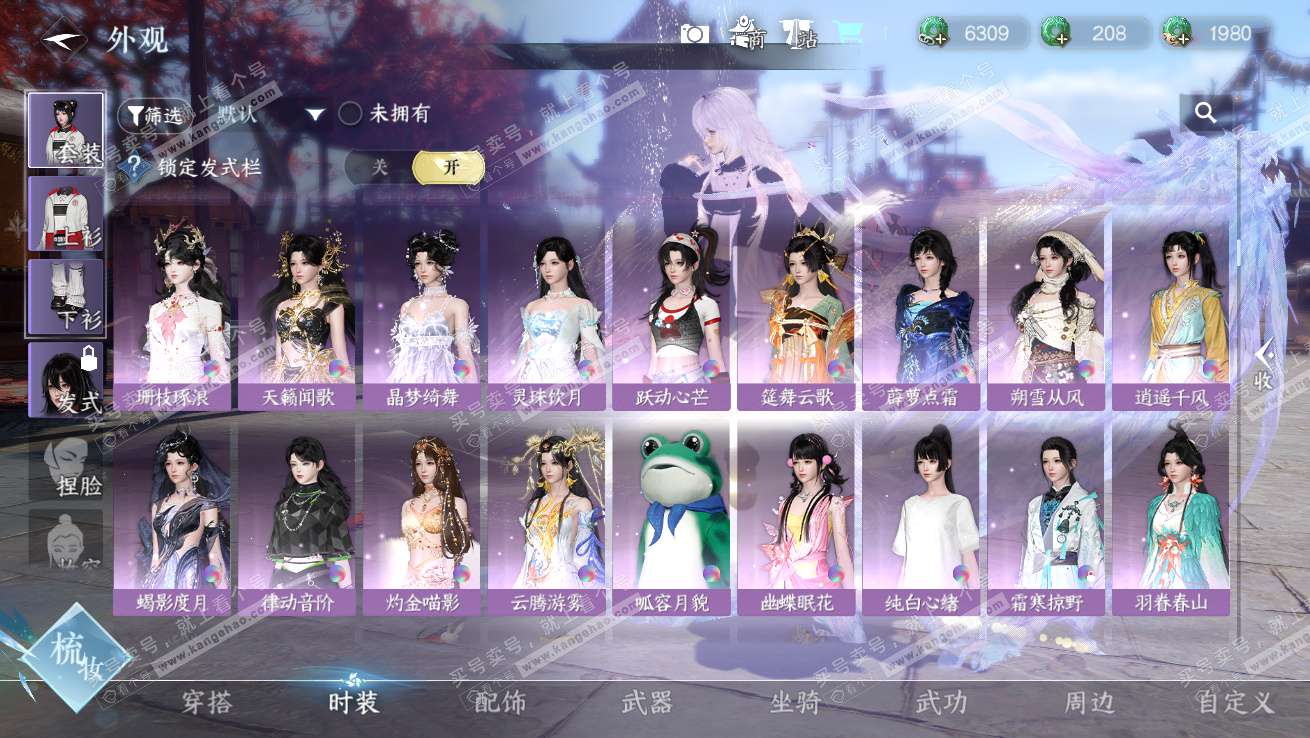Open the magnifier search button

pyautogui.click(x=1206, y=113)
